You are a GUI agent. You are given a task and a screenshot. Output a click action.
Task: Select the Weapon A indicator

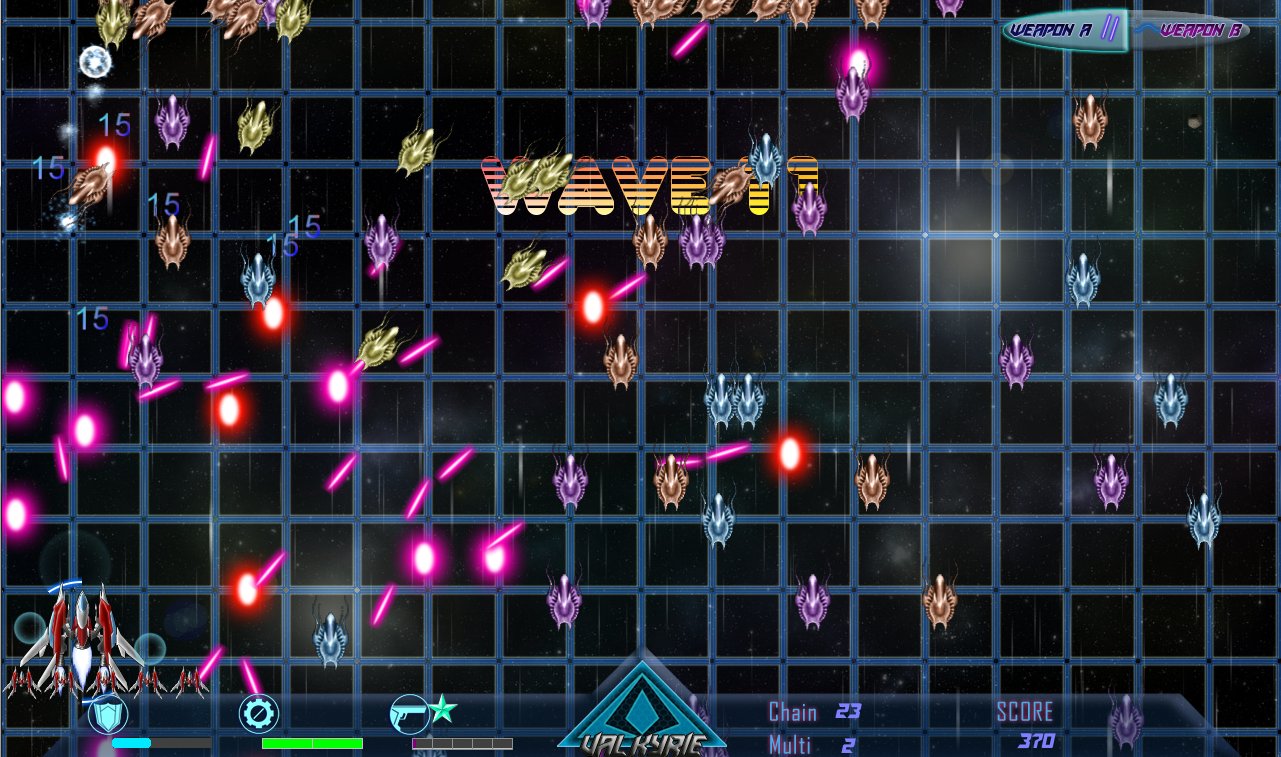coord(1052,30)
